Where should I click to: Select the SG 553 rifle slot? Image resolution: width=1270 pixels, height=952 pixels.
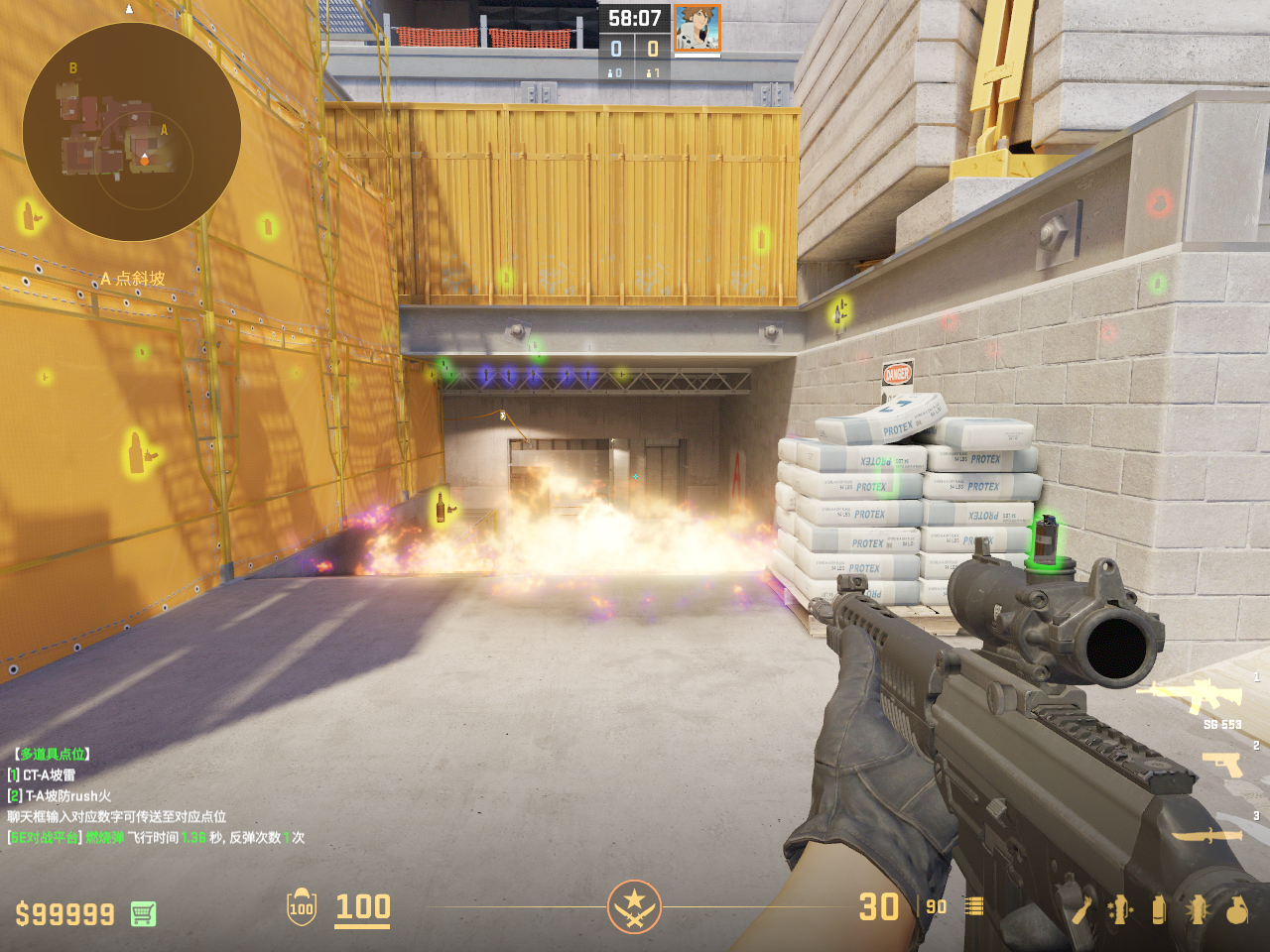pyautogui.click(x=1190, y=695)
